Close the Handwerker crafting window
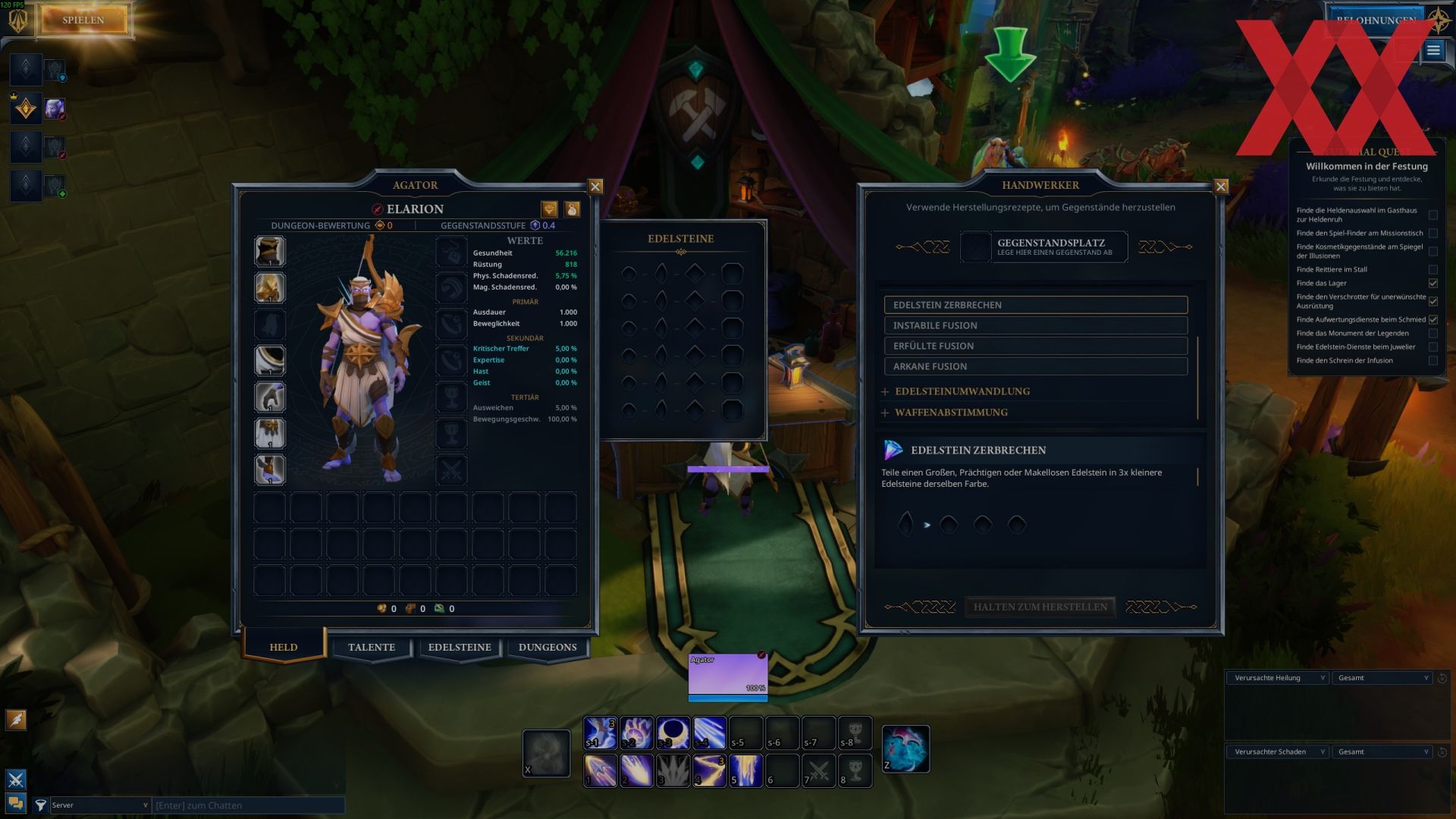The image size is (1456, 819). [x=1221, y=187]
